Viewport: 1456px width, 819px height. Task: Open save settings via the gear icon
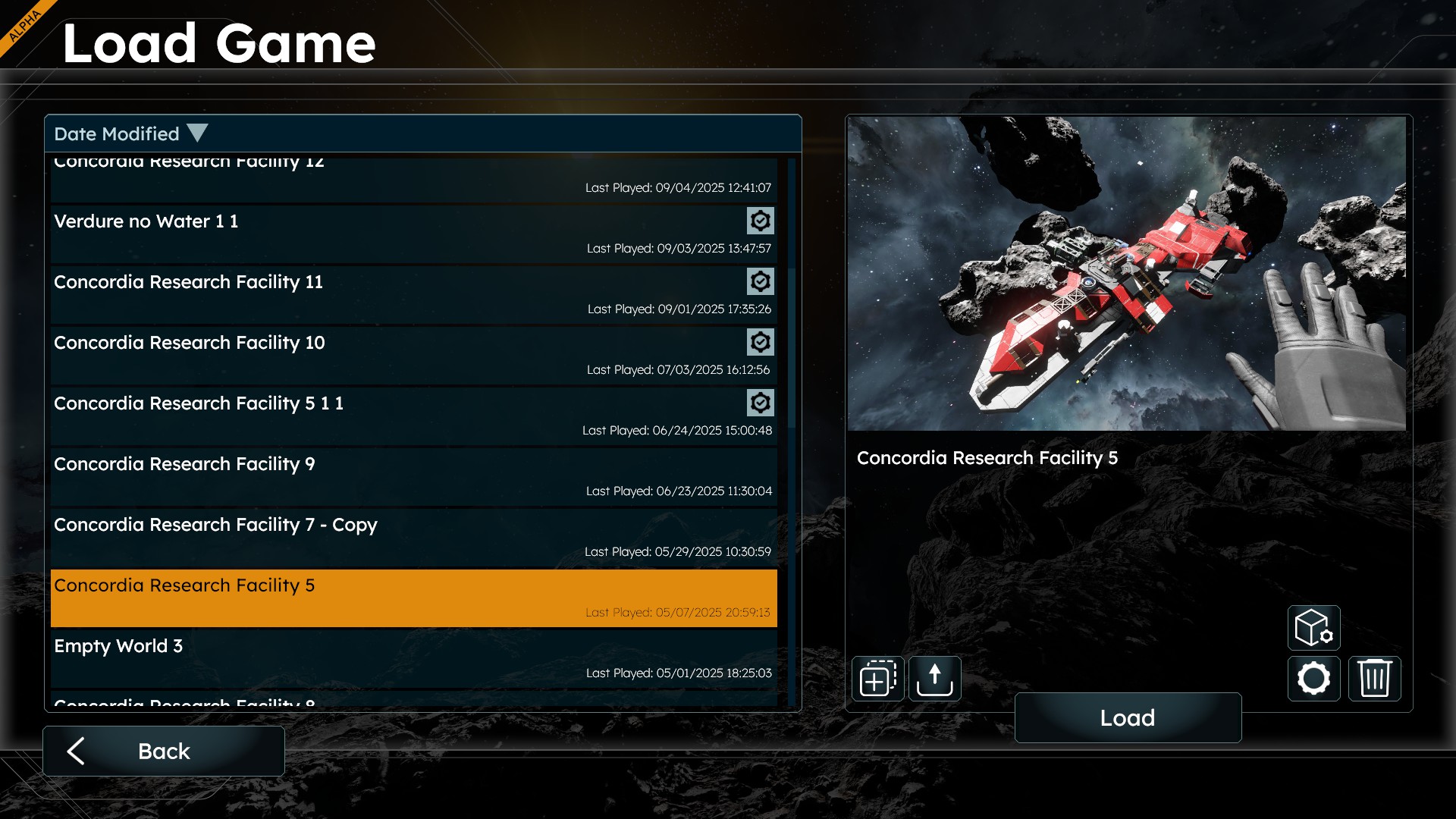click(1313, 678)
